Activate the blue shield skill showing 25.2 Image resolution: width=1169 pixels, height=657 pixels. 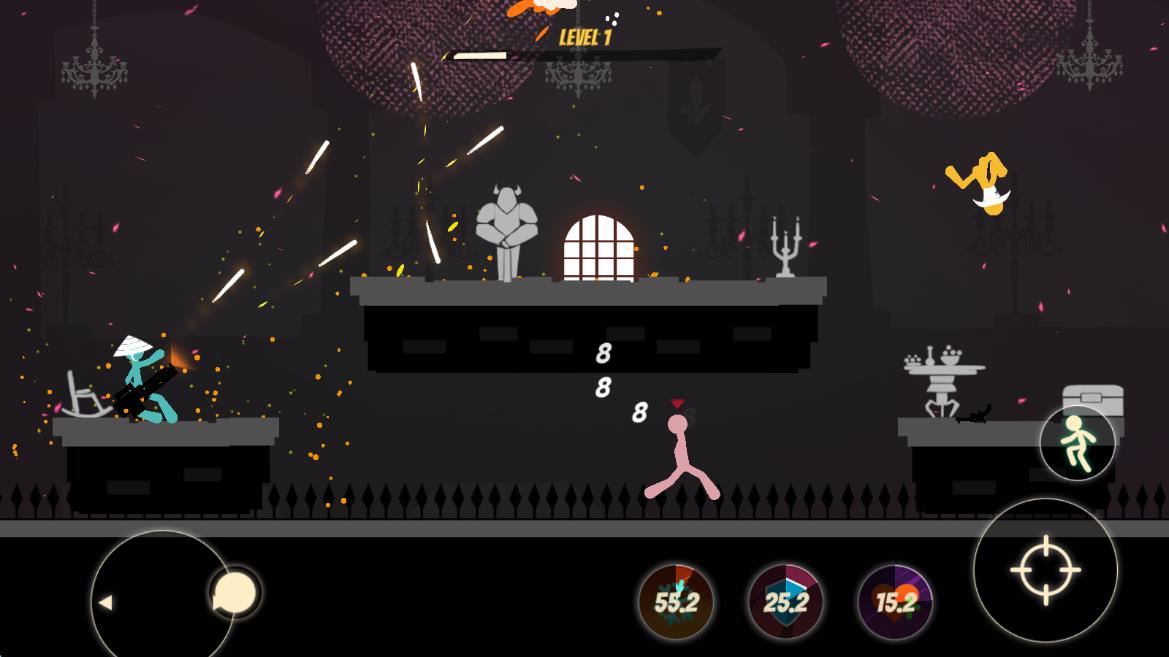click(x=786, y=602)
